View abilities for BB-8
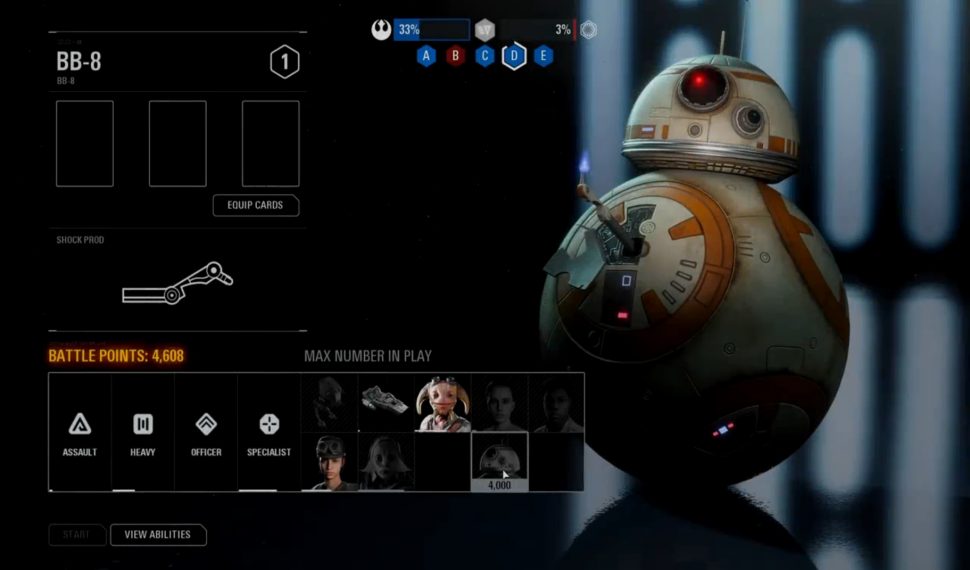 point(157,535)
